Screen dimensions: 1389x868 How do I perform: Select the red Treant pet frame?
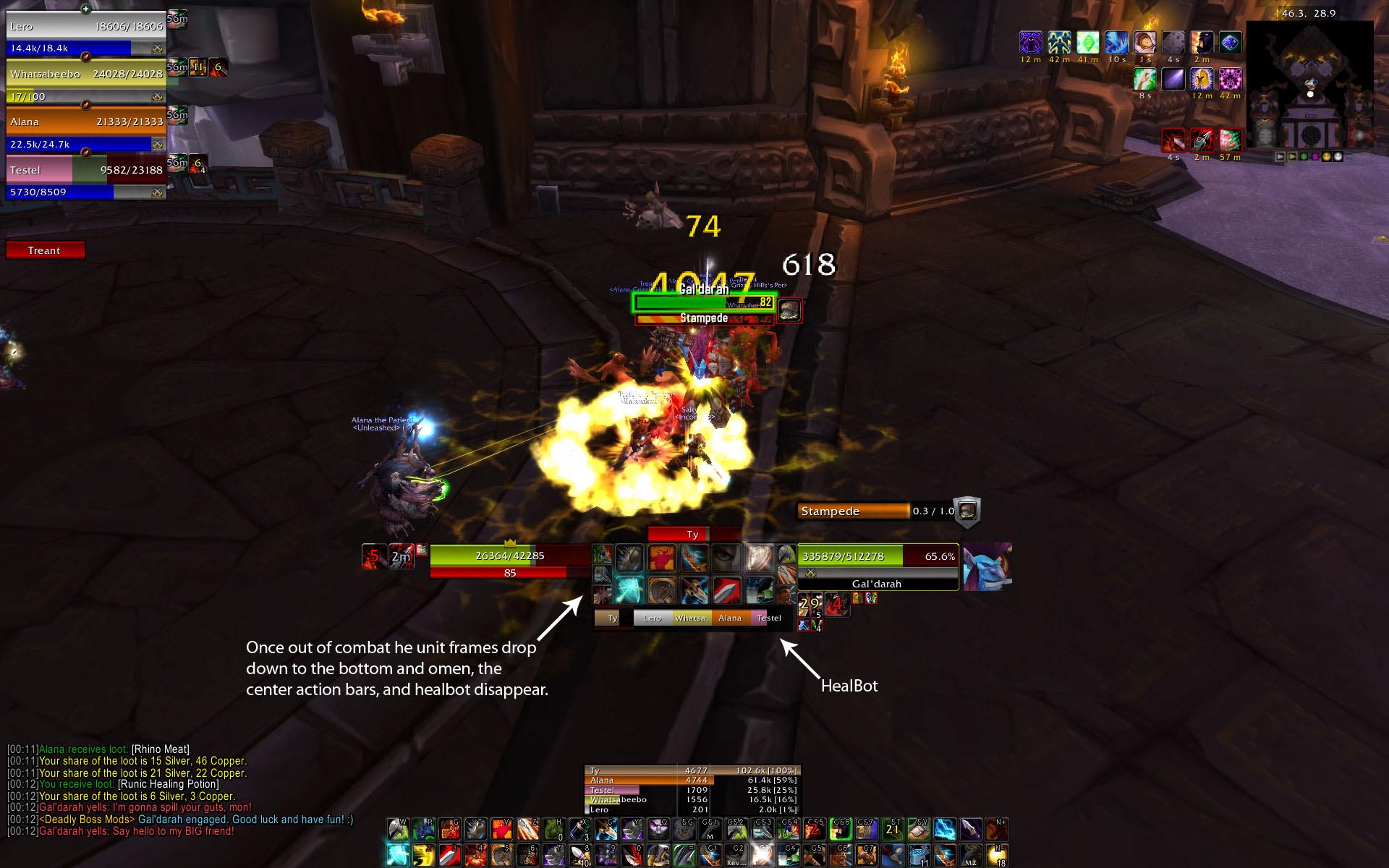[45, 250]
